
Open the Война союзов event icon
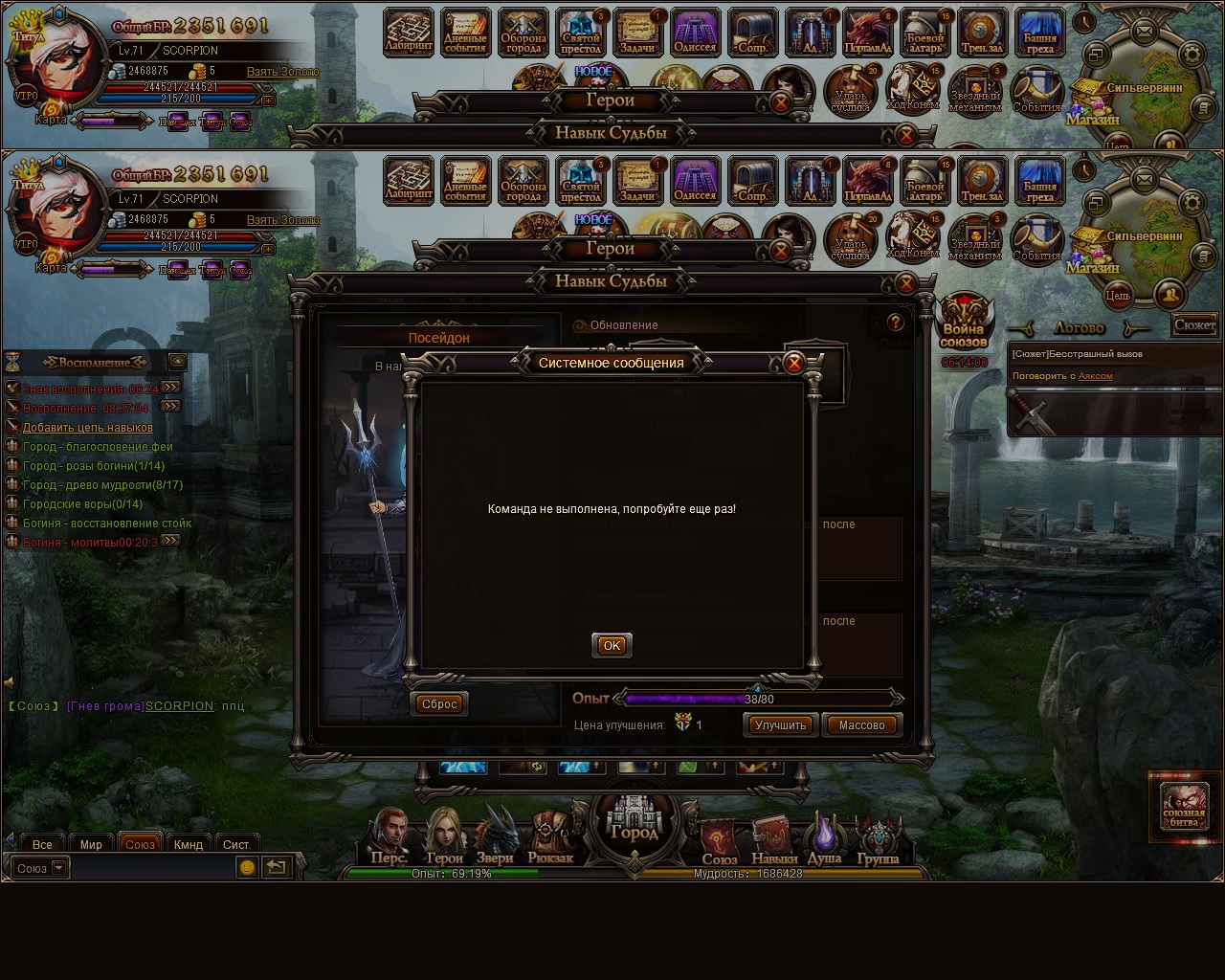click(x=963, y=323)
